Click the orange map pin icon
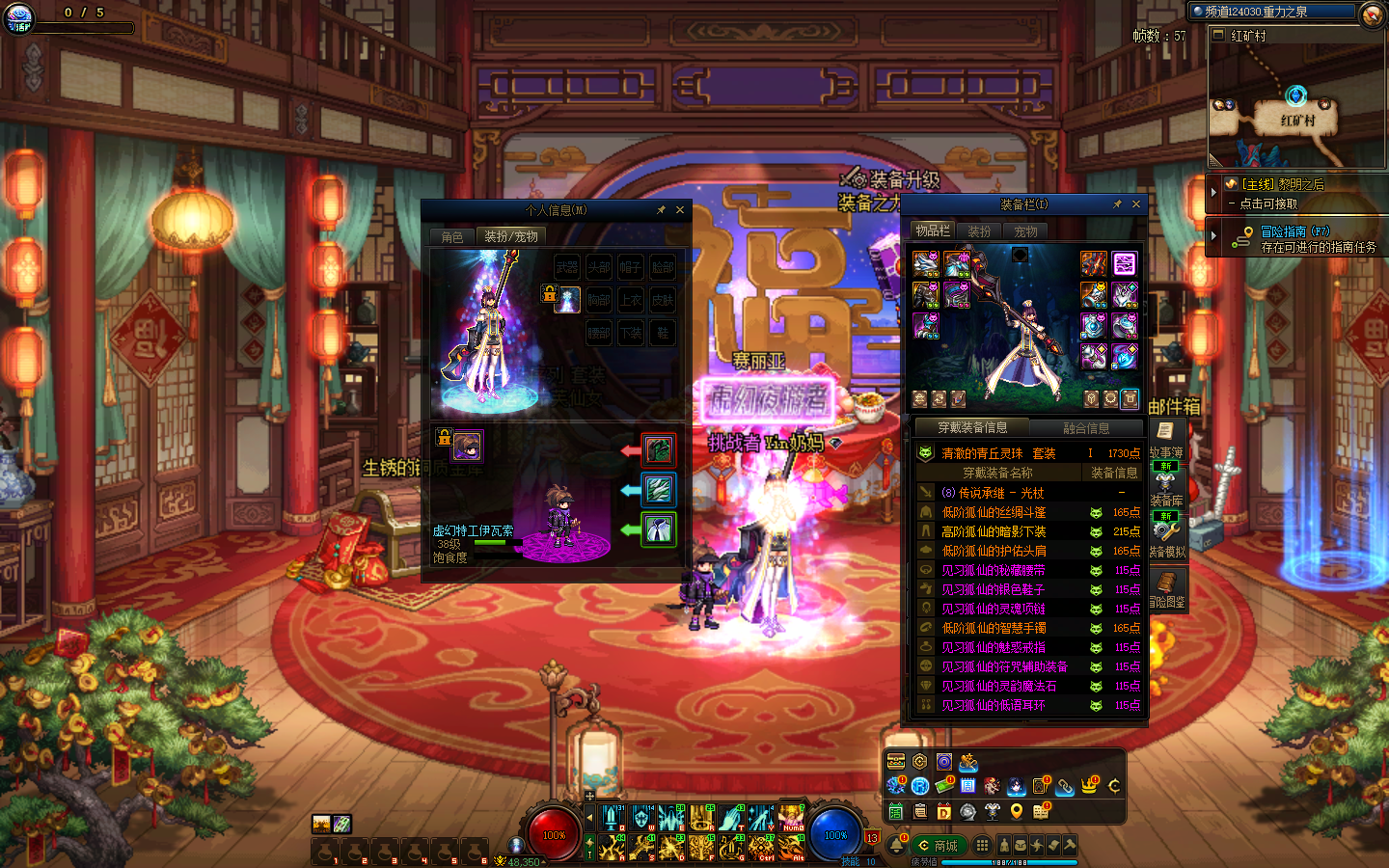This screenshot has height=868, width=1389. tap(1016, 812)
